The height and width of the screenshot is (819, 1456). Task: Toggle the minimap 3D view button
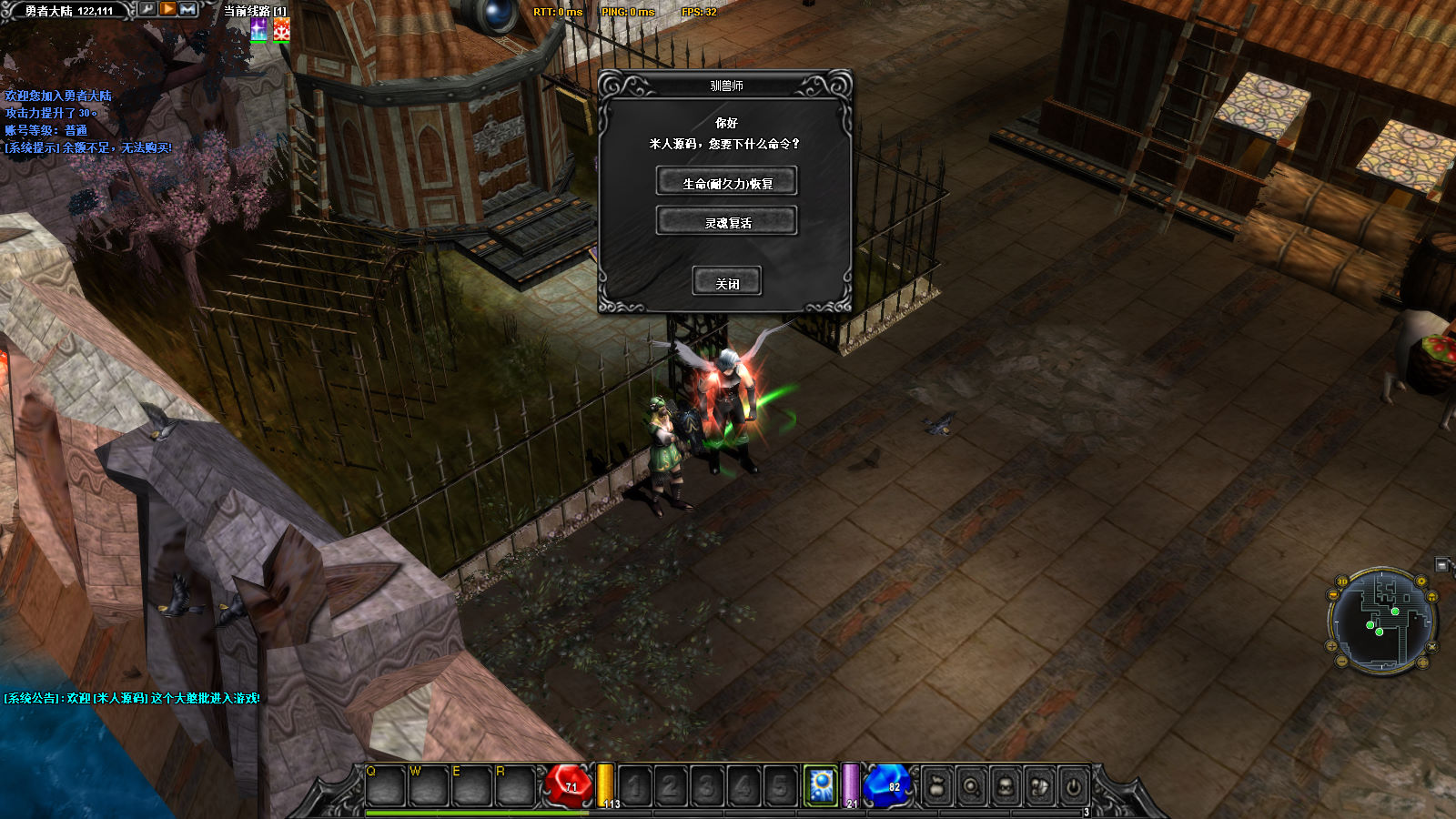coord(1341,581)
